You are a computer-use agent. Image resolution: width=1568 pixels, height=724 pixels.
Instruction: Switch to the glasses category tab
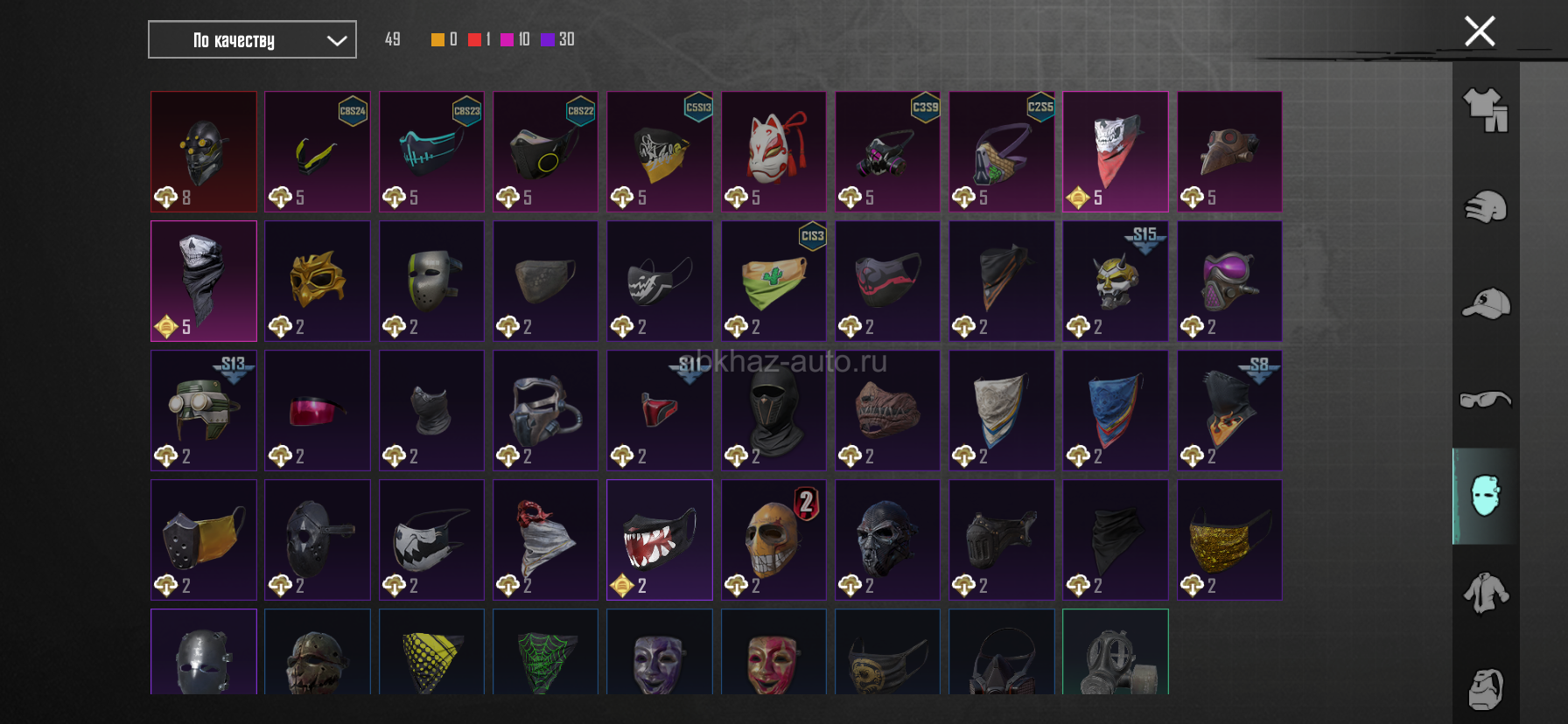1486,400
